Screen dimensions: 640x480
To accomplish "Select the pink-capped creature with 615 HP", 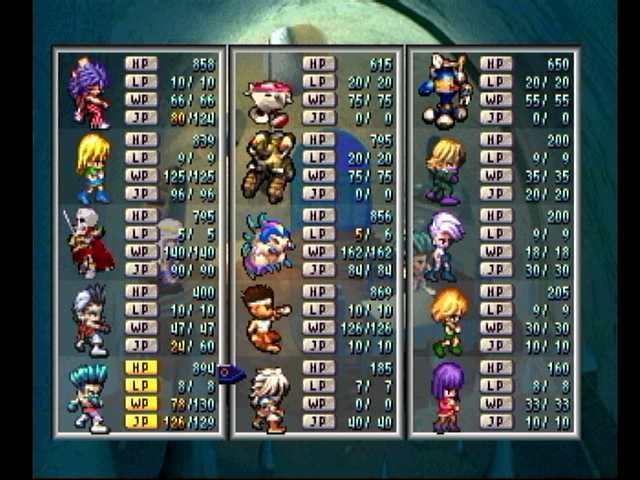I will coord(268,101).
